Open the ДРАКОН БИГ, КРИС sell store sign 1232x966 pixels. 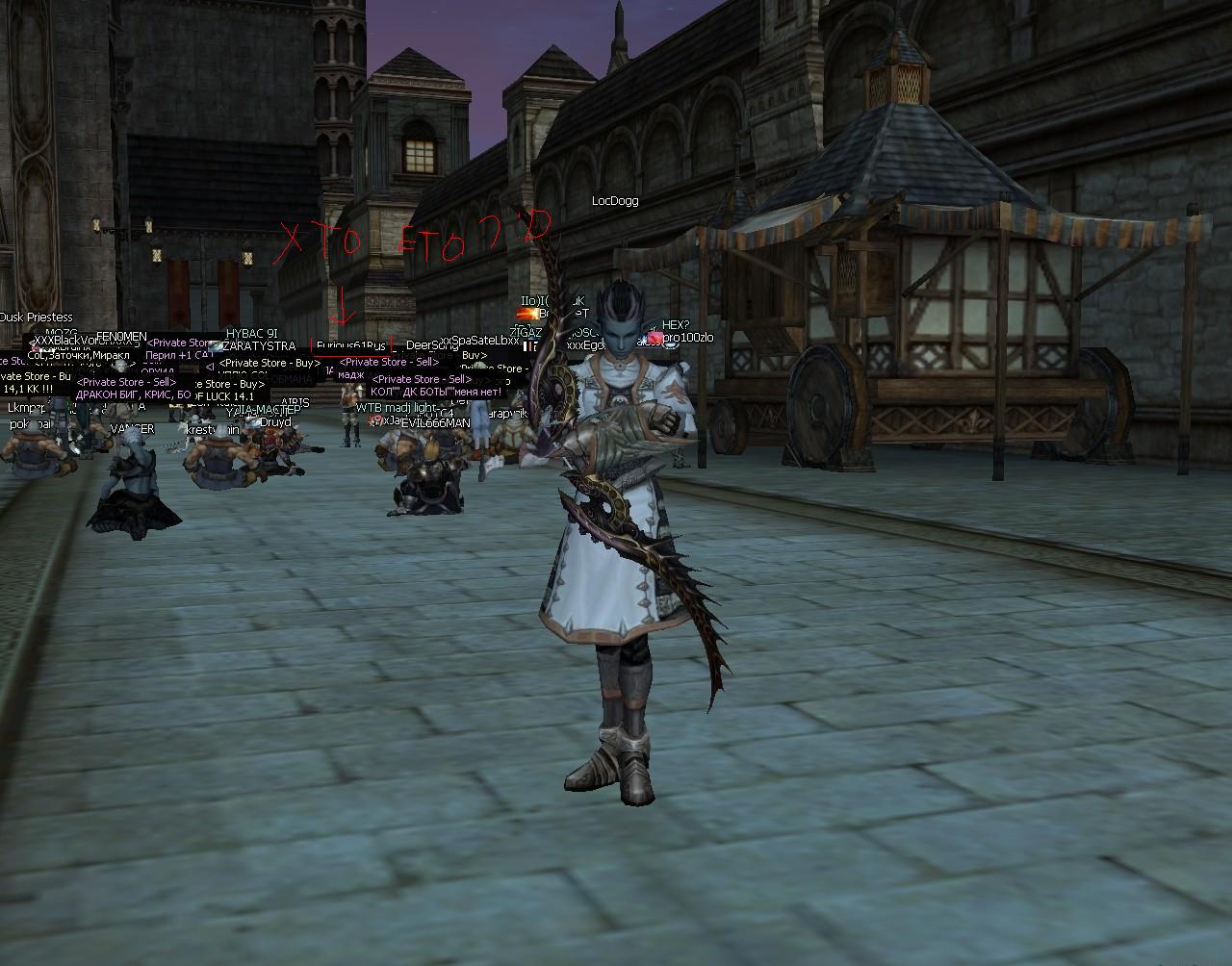131,394
